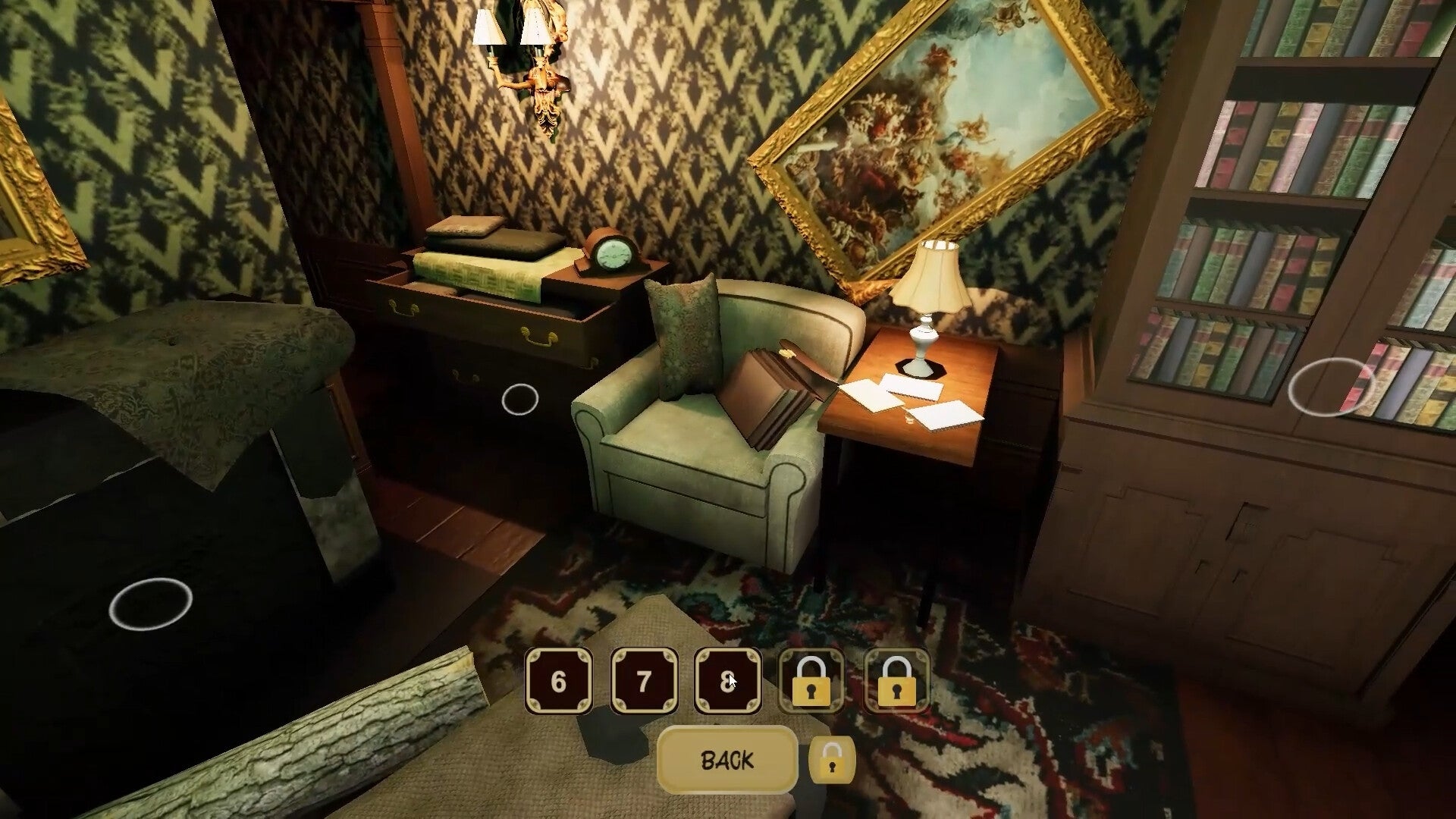This screenshot has width=1456, height=819.
Task: Click the patterned pillow on the armchair
Action: [686, 337]
